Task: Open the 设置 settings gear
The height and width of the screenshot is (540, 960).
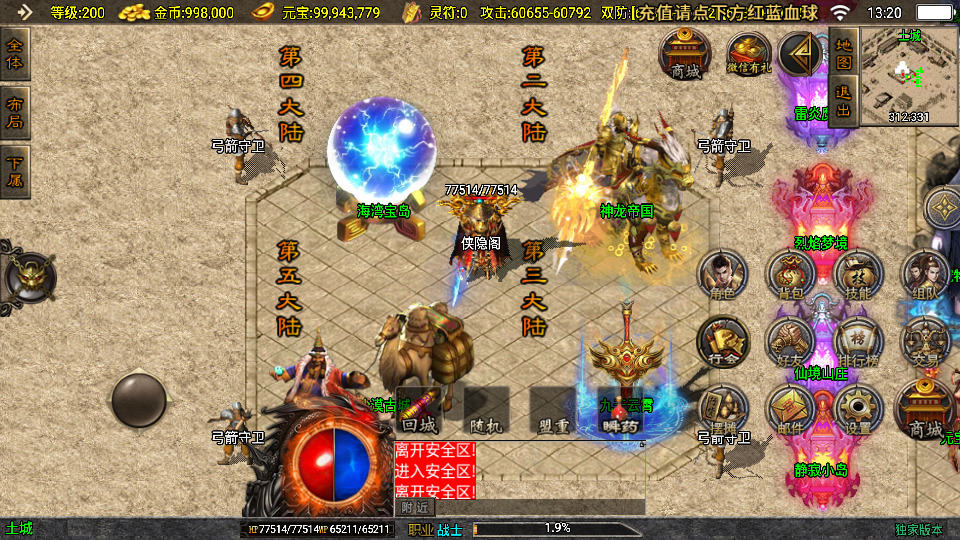Action: pyautogui.click(x=858, y=410)
